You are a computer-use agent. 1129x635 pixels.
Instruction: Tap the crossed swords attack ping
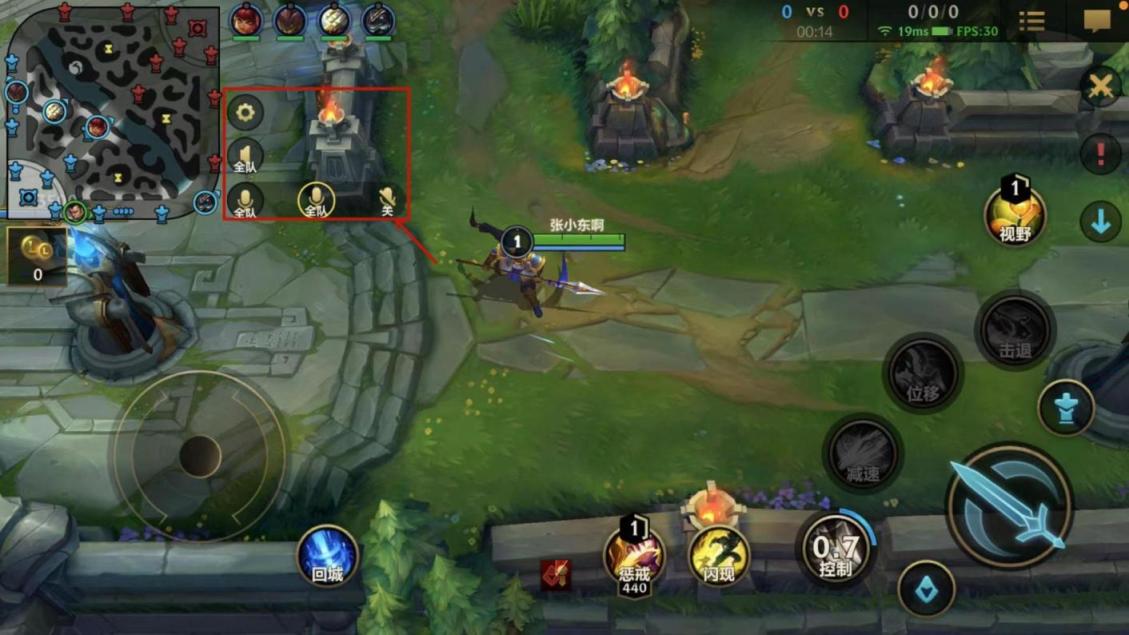(x=1100, y=86)
